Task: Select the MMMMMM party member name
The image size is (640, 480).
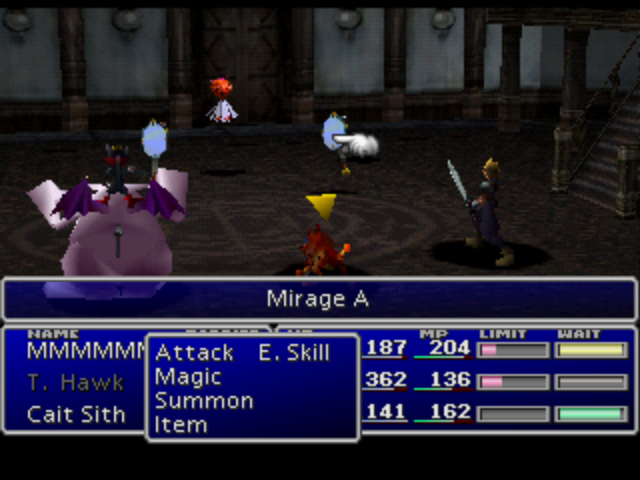Action: pos(86,351)
